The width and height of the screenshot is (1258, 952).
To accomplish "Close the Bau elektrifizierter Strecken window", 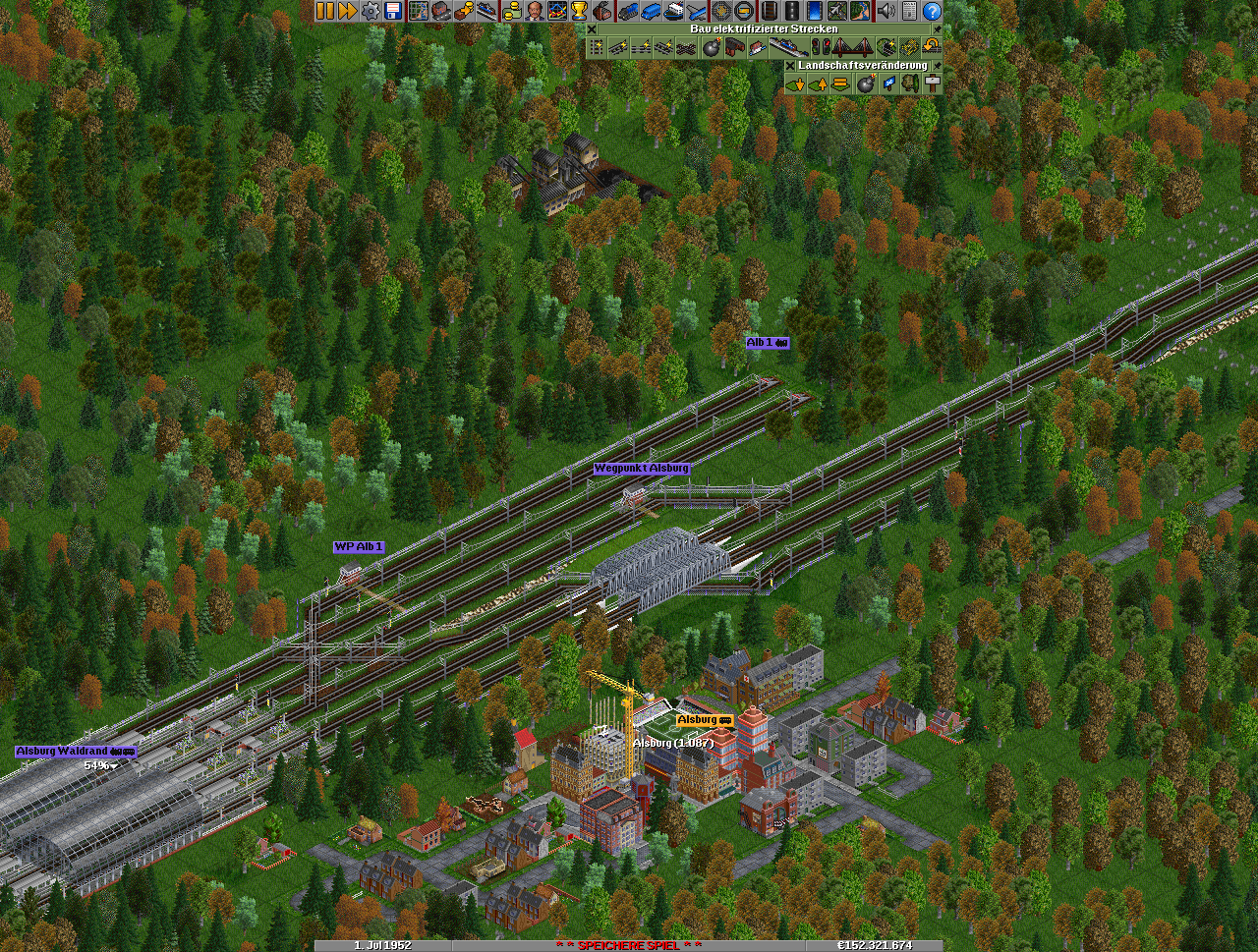I will [592, 29].
